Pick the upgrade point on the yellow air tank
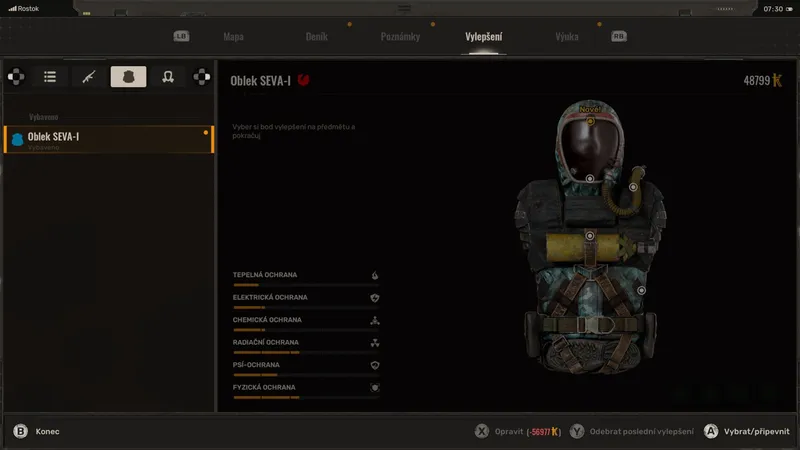 [589, 234]
